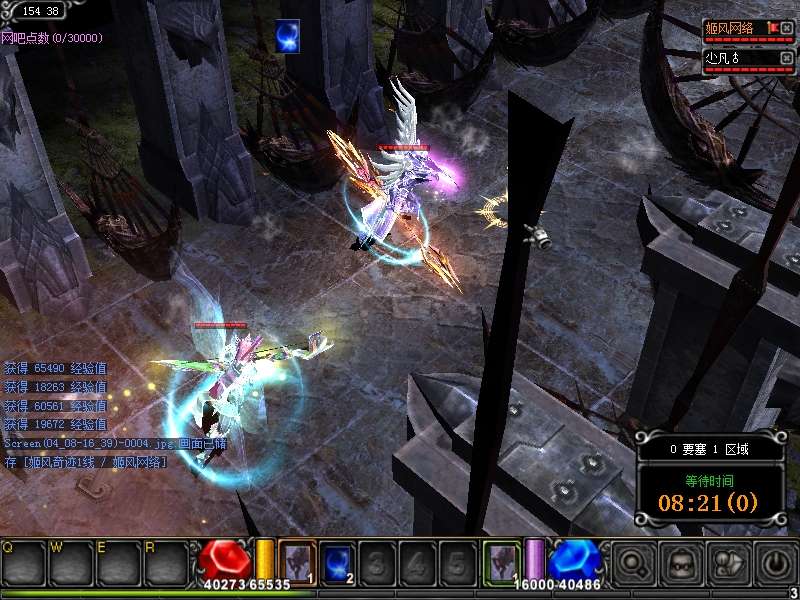Image resolution: width=800 pixels, height=600 pixels.
Task: Use the blue potion in slot 2
Action: 337,561
